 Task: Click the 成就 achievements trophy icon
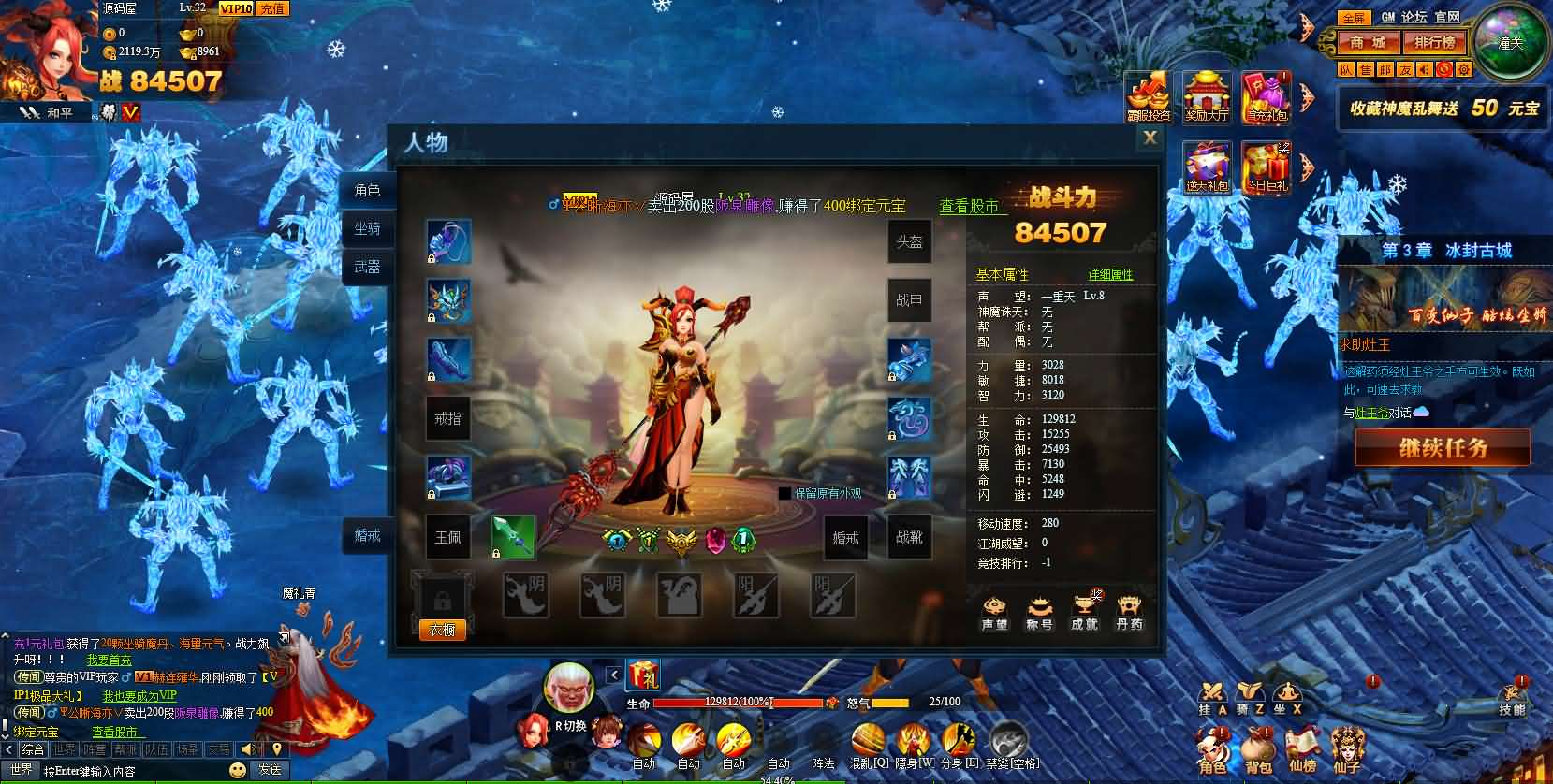click(x=1083, y=610)
